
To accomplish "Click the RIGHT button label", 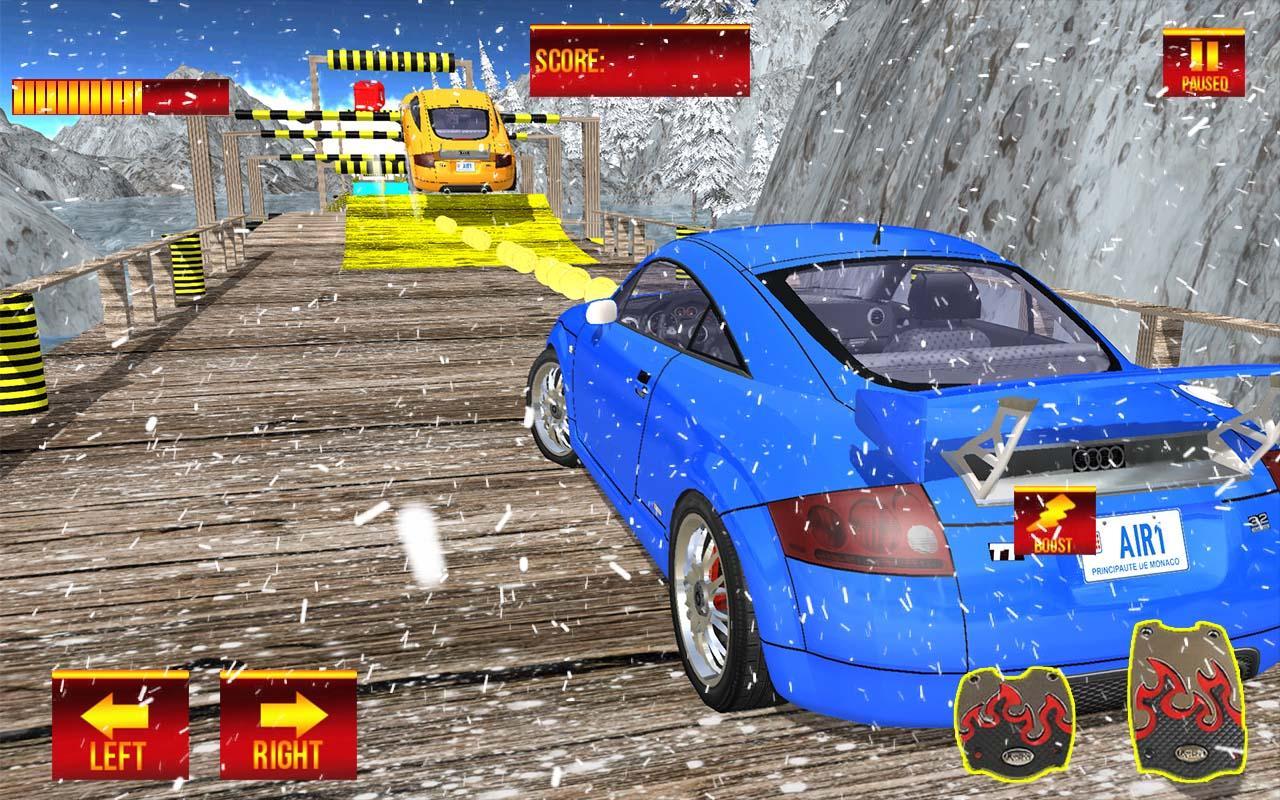I will (x=288, y=753).
